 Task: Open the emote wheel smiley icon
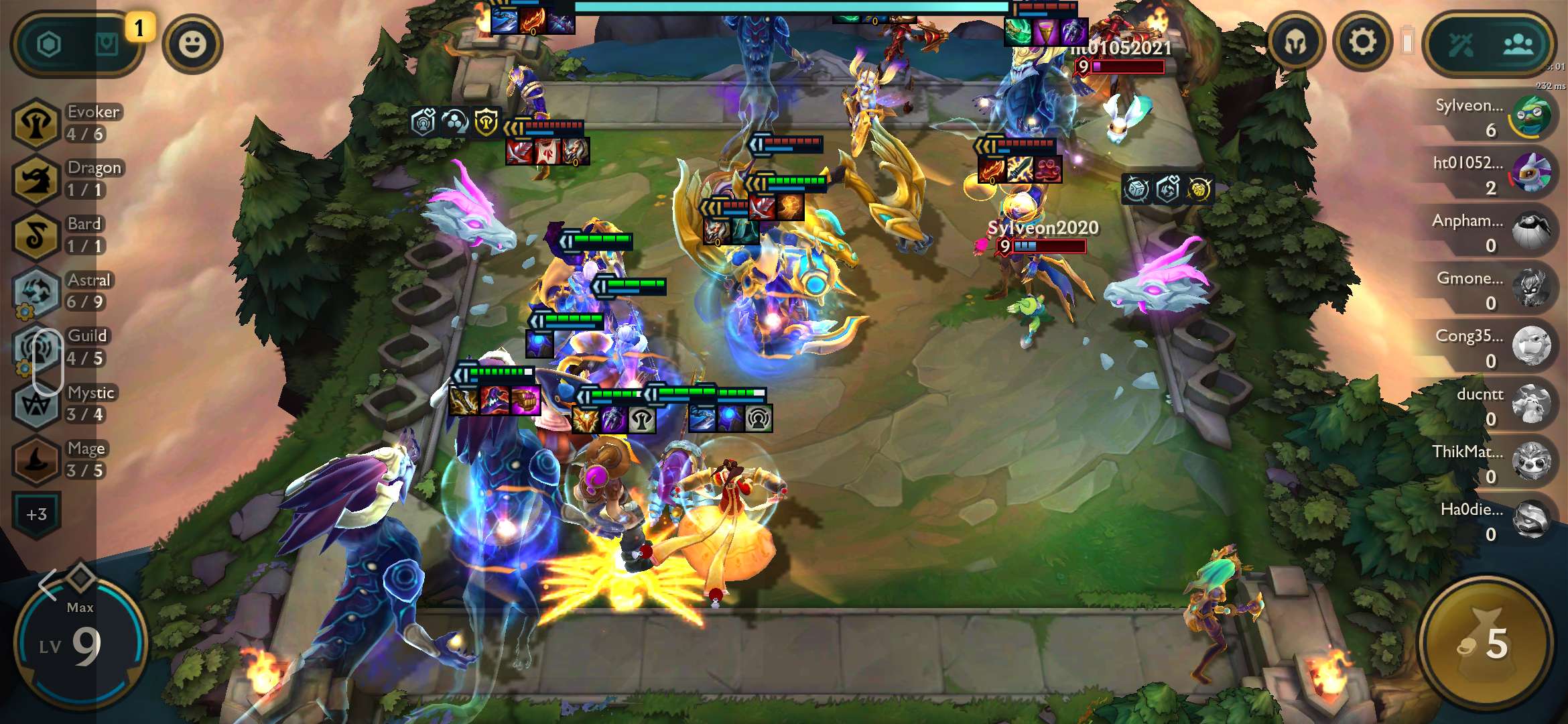[x=194, y=44]
